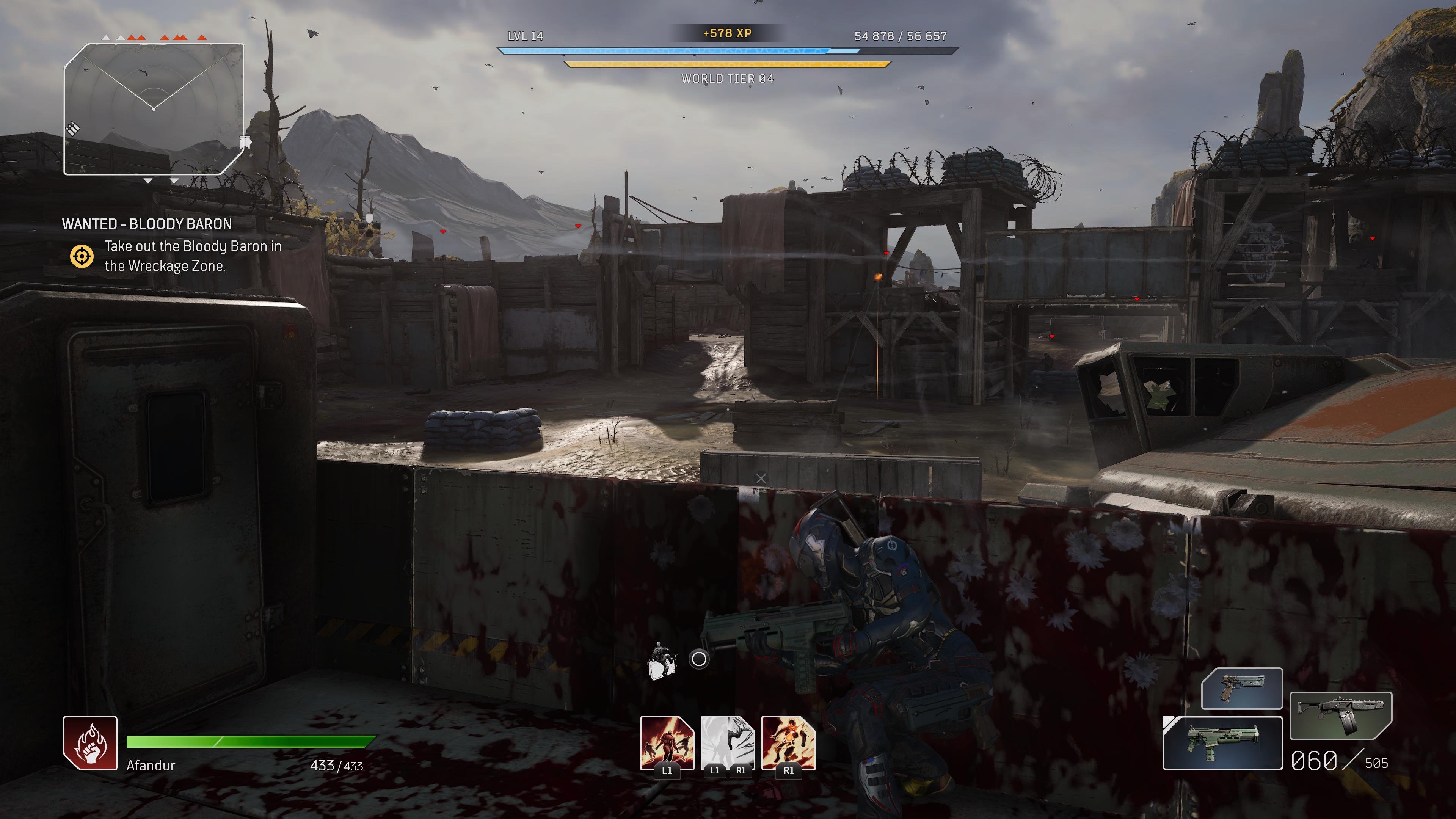Switch to the pistol sidearm slot
1456x819 pixels.
[1242, 689]
